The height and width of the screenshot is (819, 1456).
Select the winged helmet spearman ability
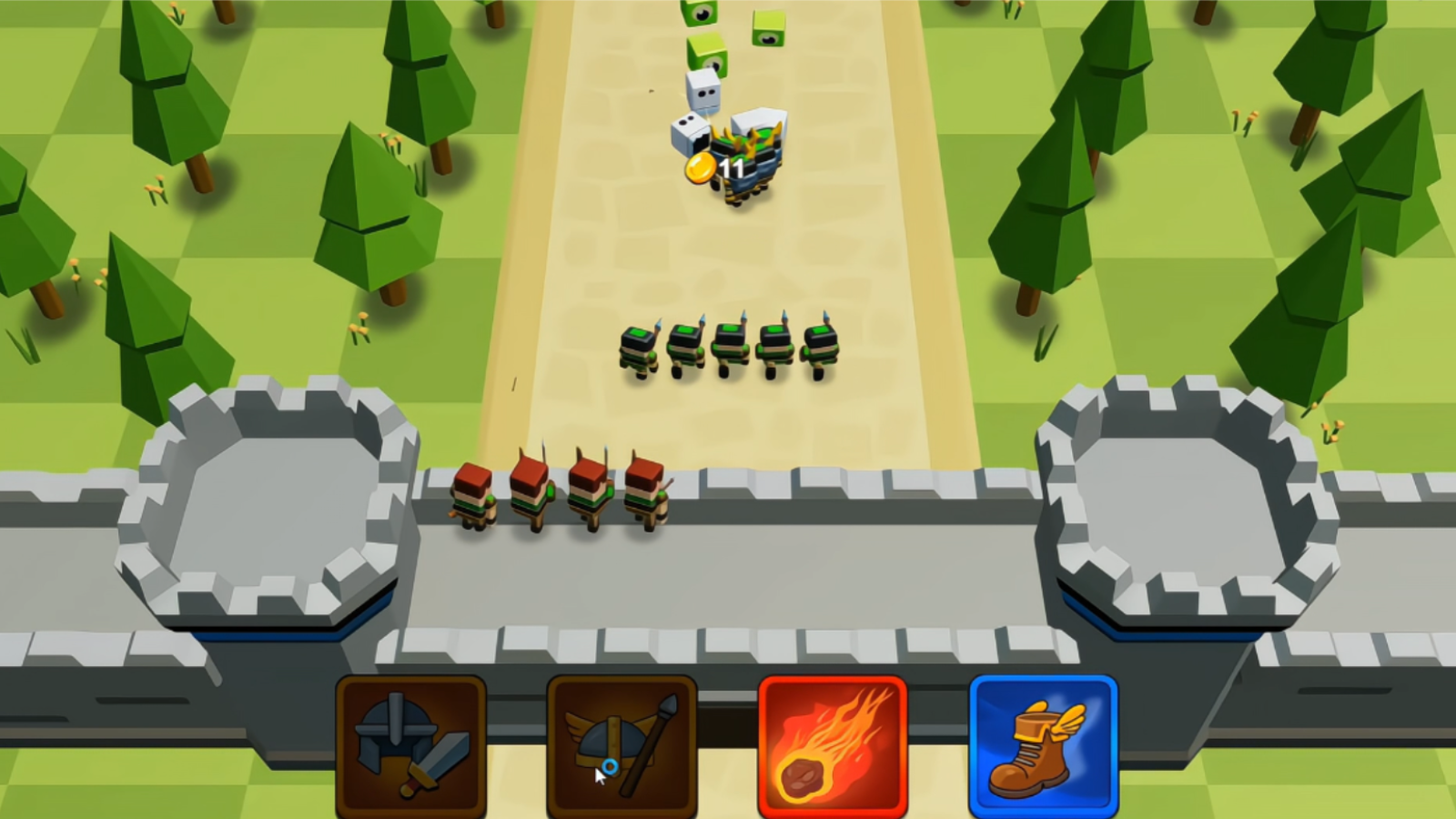pos(622,746)
